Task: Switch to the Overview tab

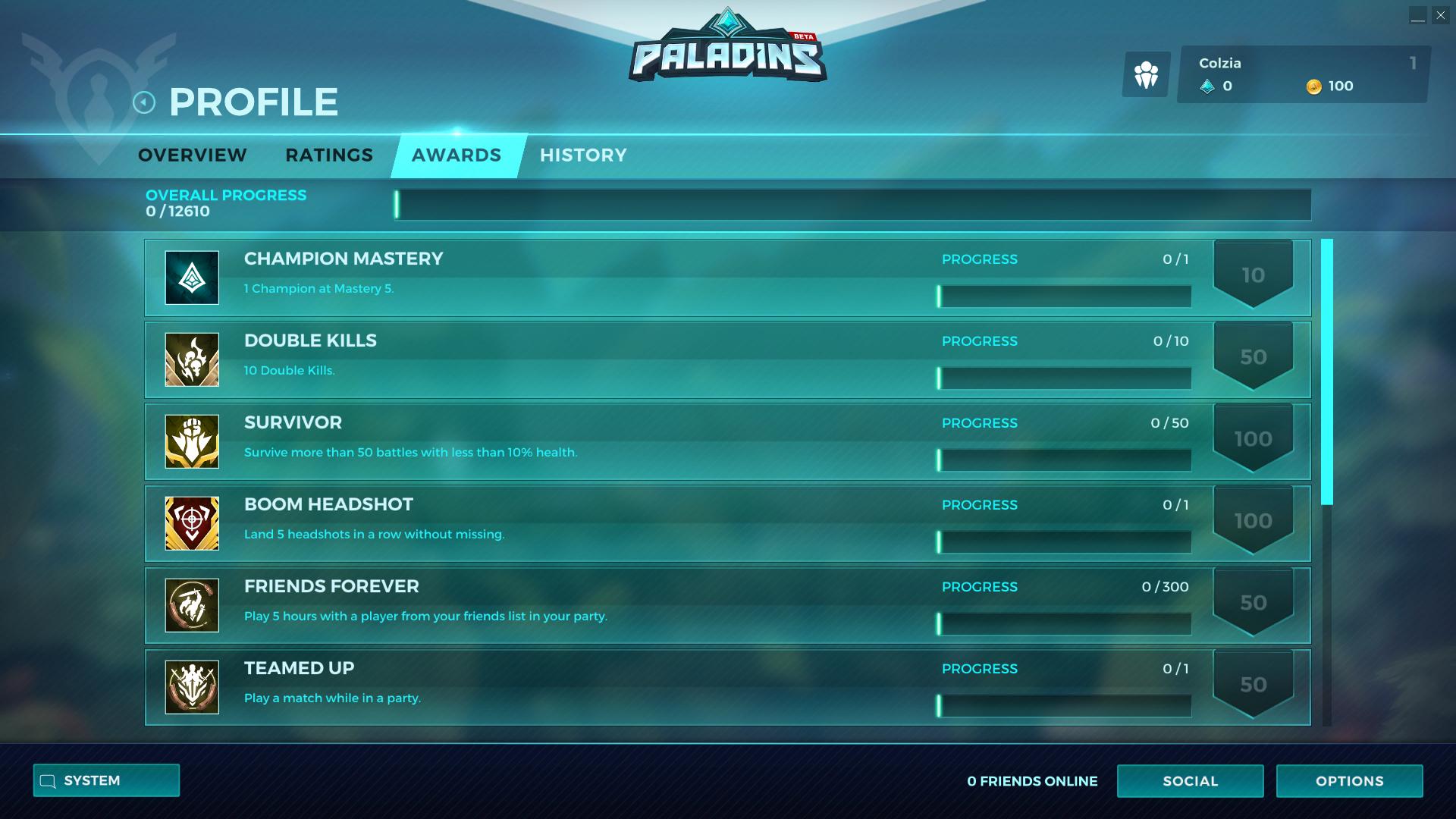Action: (x=191, y=155)
